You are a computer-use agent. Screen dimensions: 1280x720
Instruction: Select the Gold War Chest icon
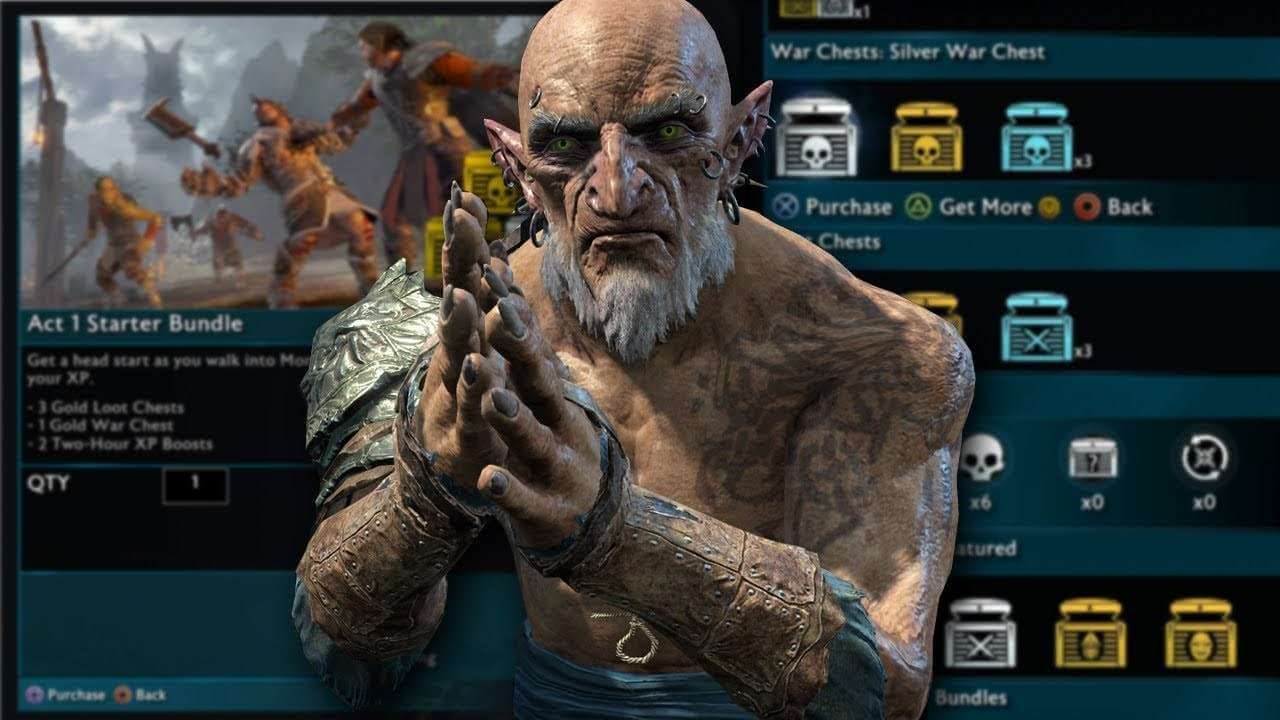click(x=927, y=140)
